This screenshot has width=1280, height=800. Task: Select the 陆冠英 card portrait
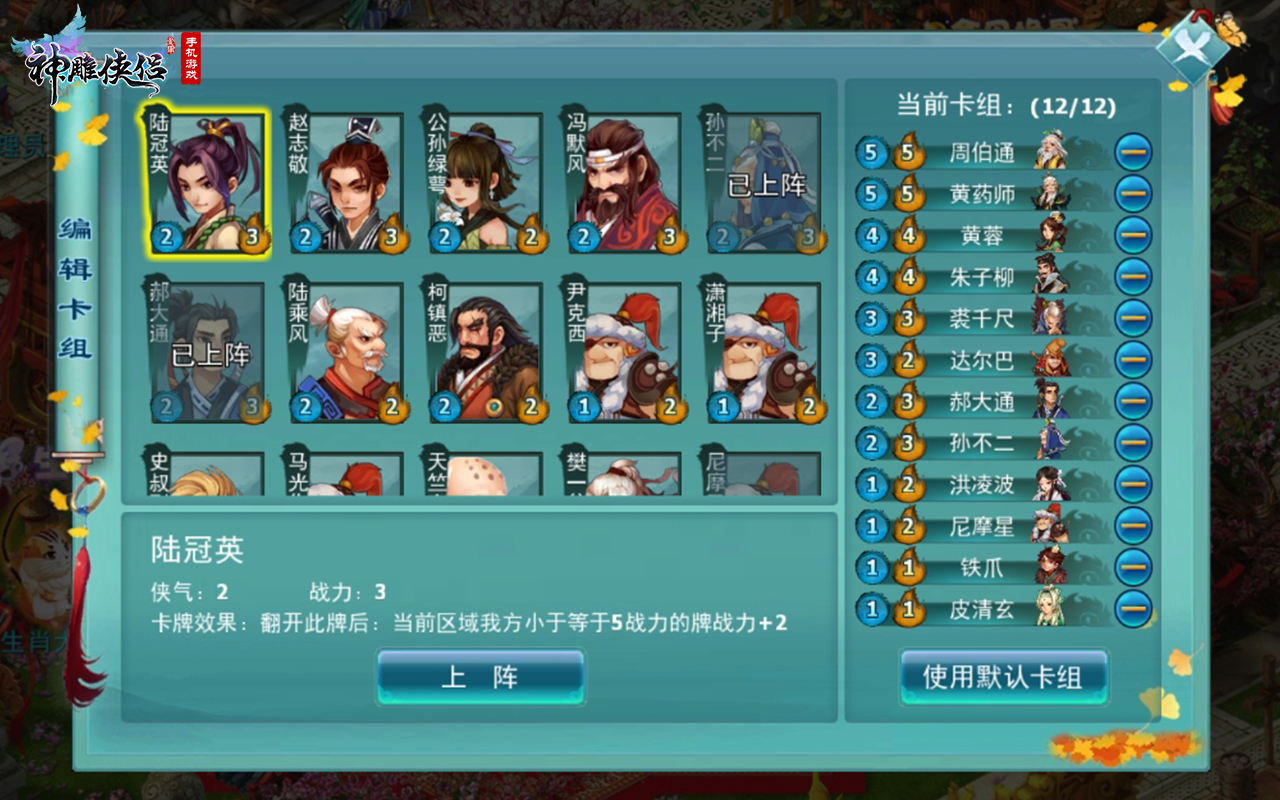coord(206,180)
